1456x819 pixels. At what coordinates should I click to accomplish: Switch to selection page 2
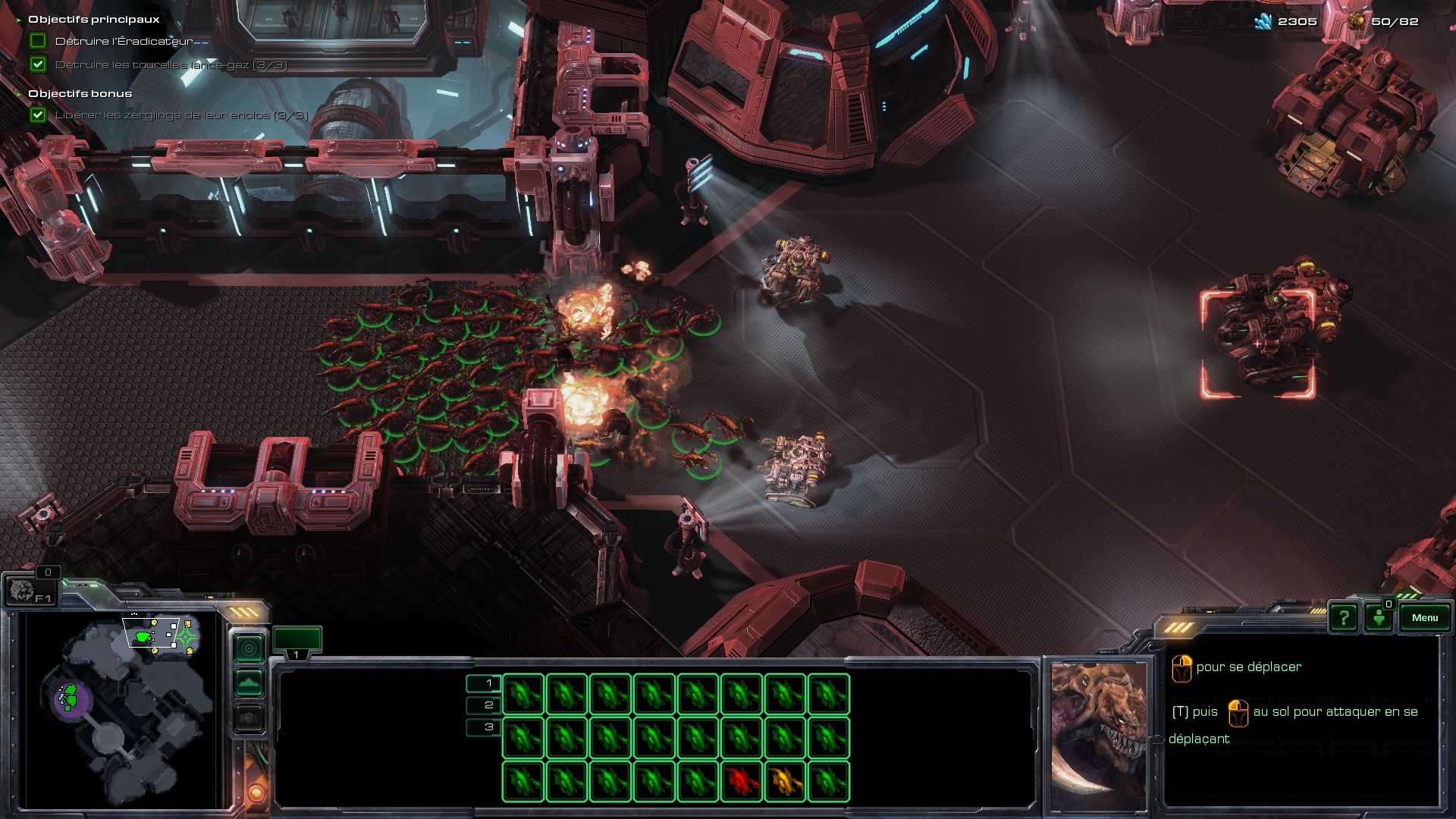pos(484,705)
